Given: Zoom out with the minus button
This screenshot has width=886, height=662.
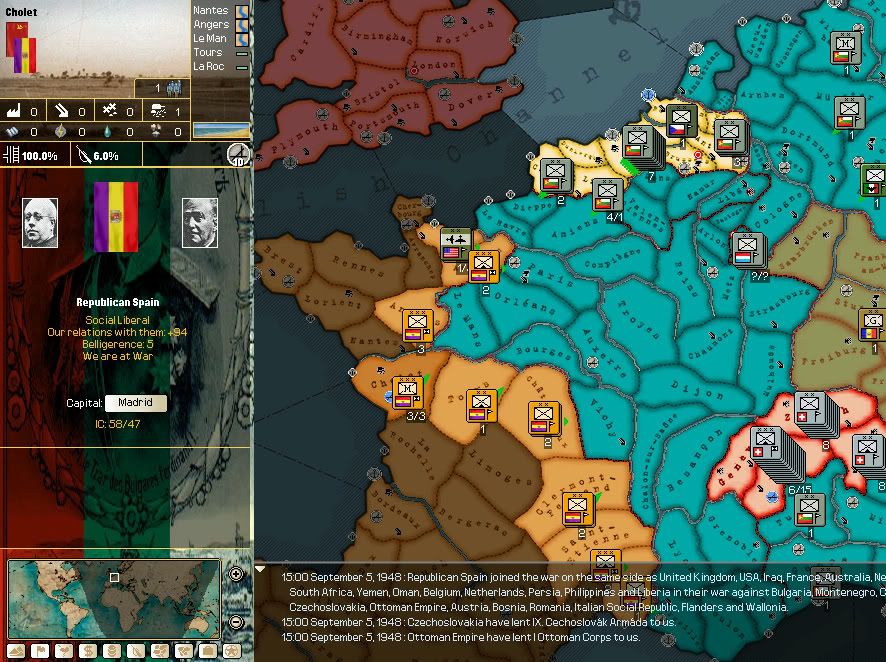Looking at the screenshot, I should (x=236, y=622).
